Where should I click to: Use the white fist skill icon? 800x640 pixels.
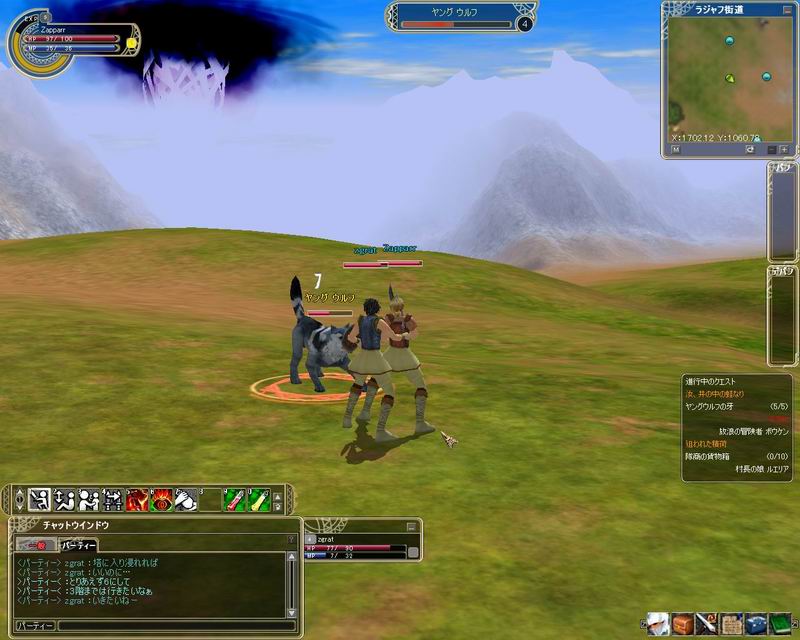(185, 498)
